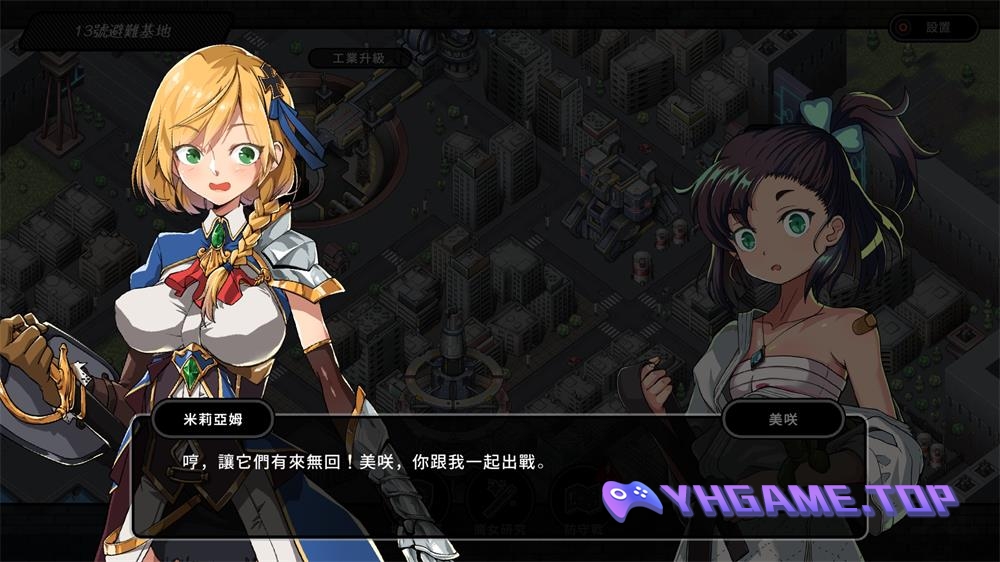This screenshot has height=562, width=1000.
Task: Select the 工業升級 label
Action: coord(359,58)
